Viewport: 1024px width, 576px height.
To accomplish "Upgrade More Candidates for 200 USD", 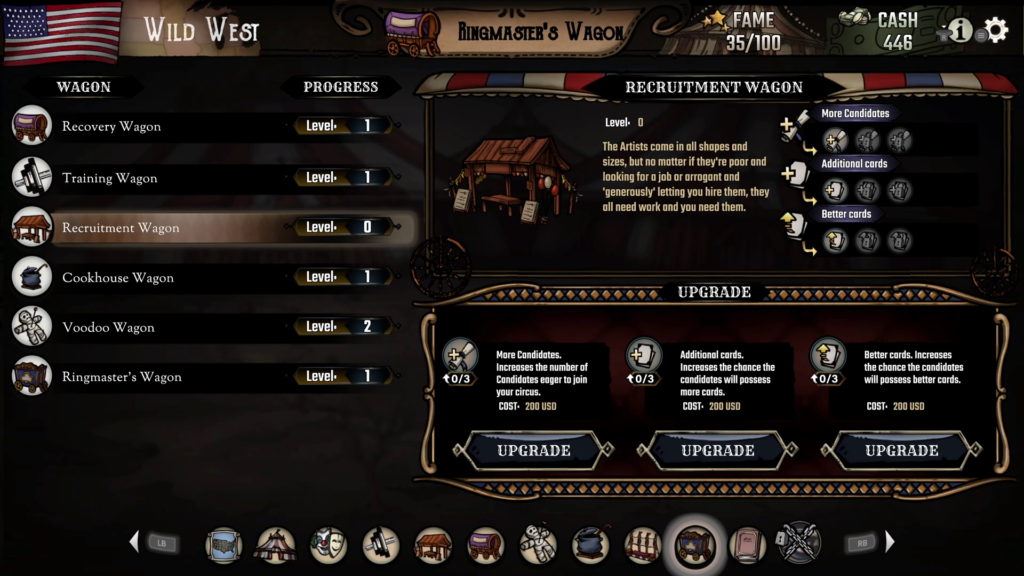I will pos(534,451).
